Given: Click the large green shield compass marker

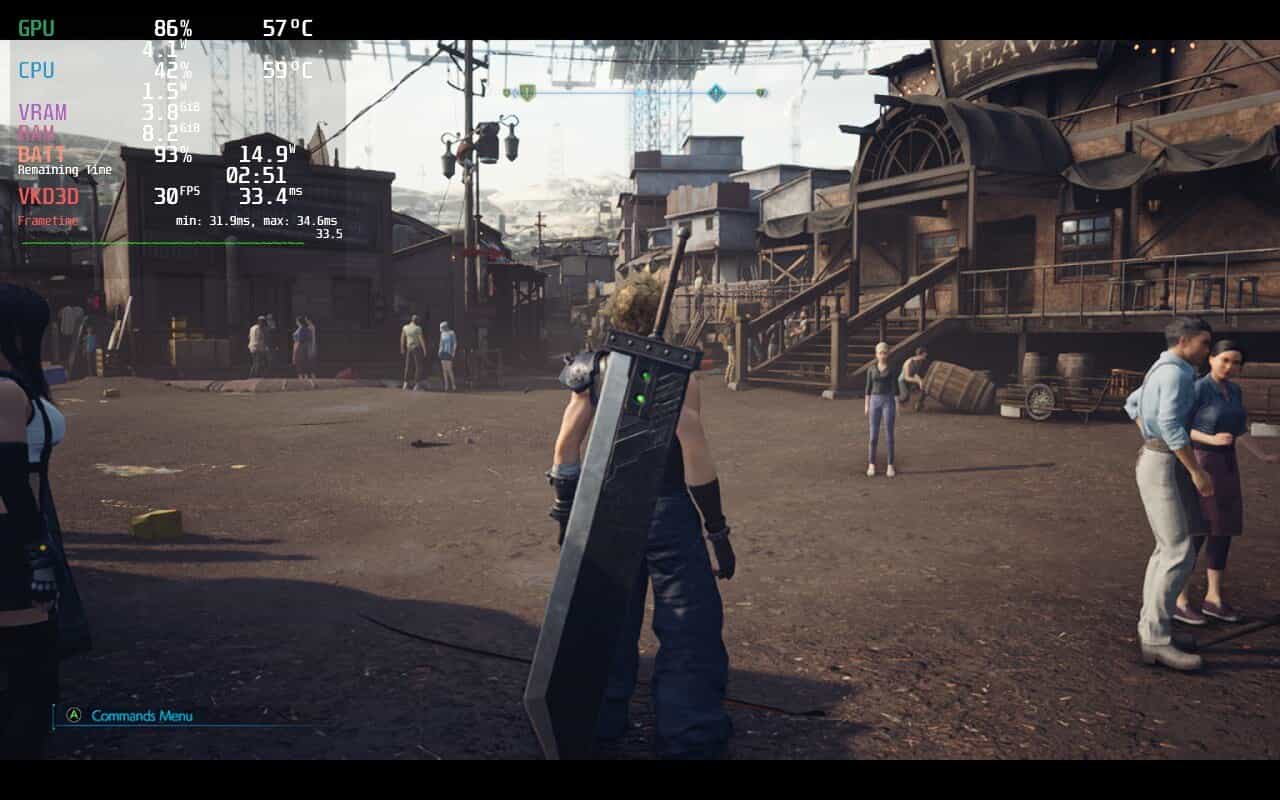Looking at the screenshot, I should pos(527,93).
